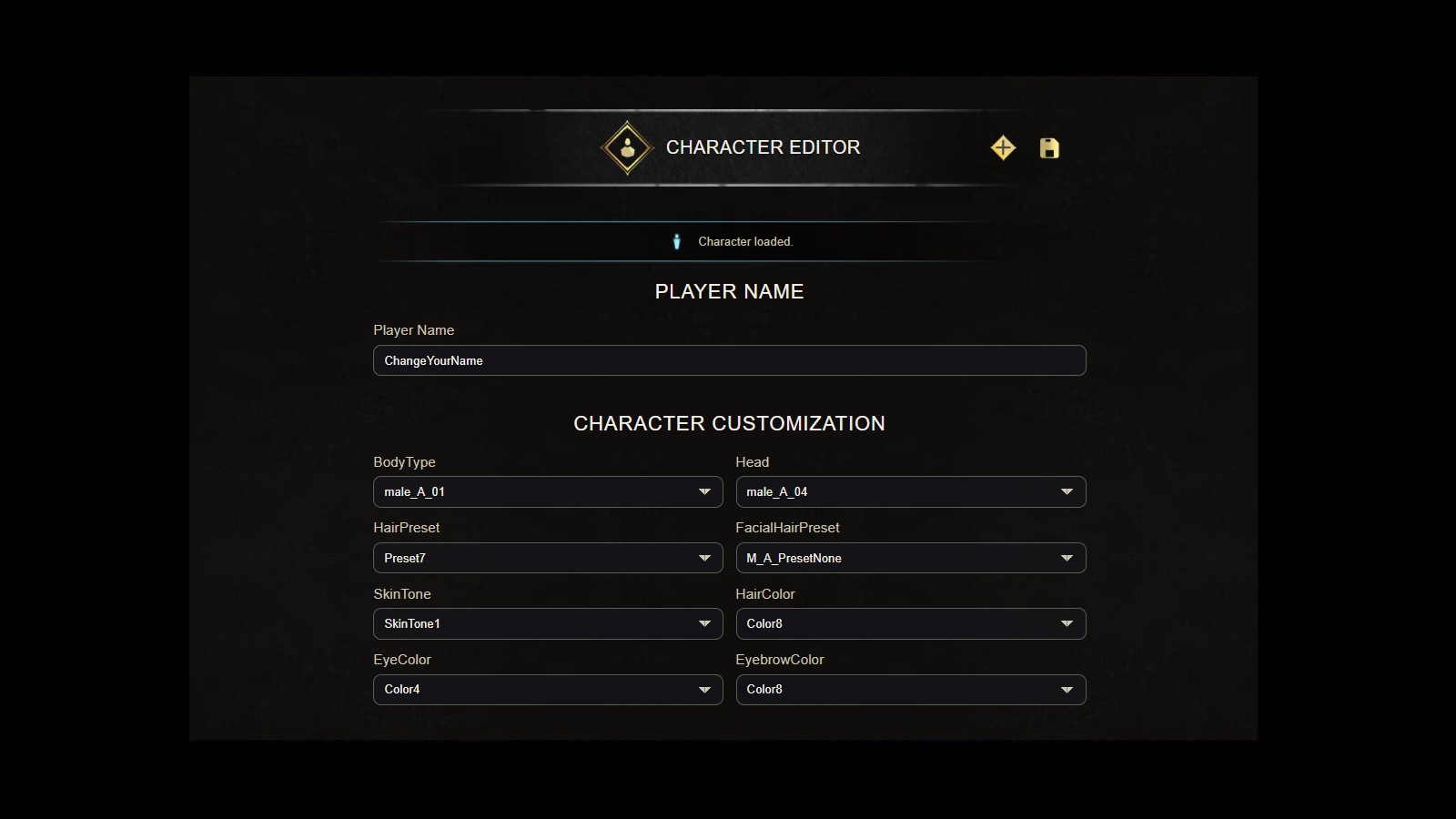
Task: Click inside the Player Name text field
Action: click(x=728, y=360)
